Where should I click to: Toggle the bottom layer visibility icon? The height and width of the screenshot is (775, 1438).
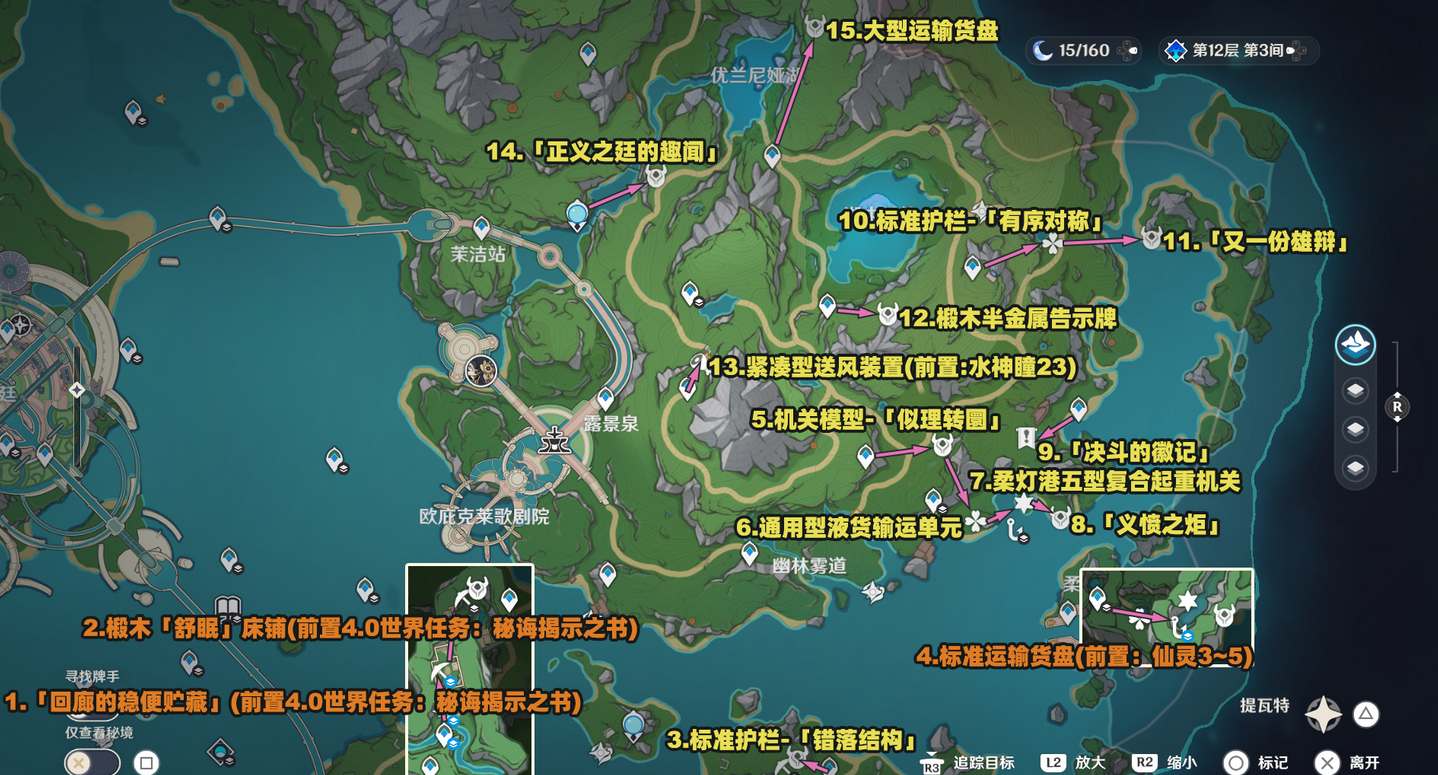point(1356,465)
